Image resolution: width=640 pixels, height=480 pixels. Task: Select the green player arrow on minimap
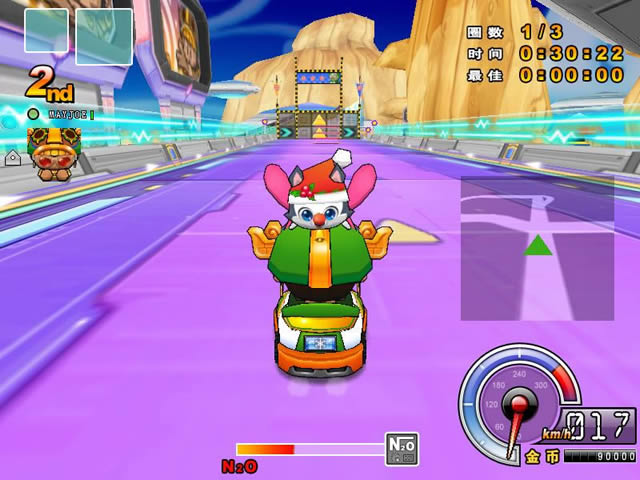[538, 245]
